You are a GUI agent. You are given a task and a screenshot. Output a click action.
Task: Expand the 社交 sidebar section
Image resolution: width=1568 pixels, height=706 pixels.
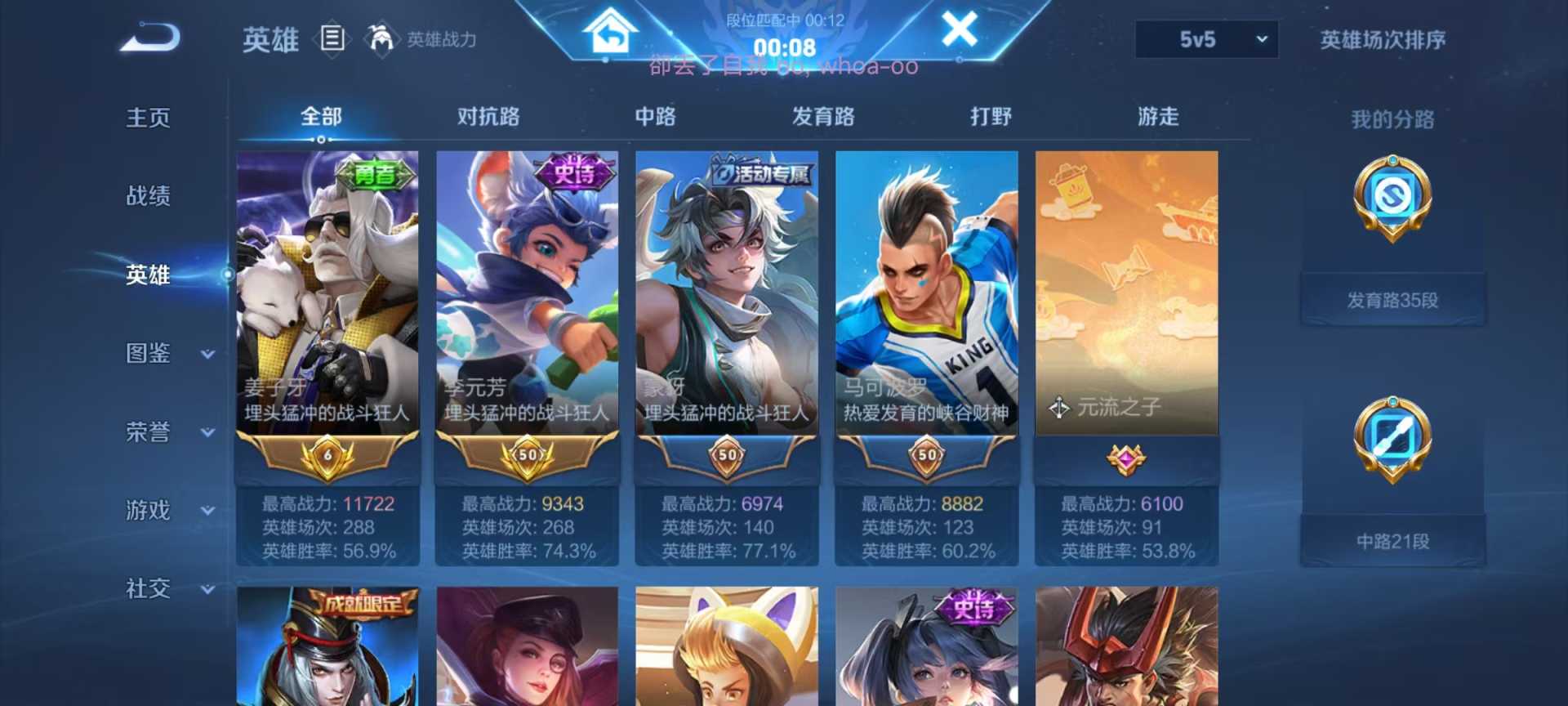[x=149, y=589]
